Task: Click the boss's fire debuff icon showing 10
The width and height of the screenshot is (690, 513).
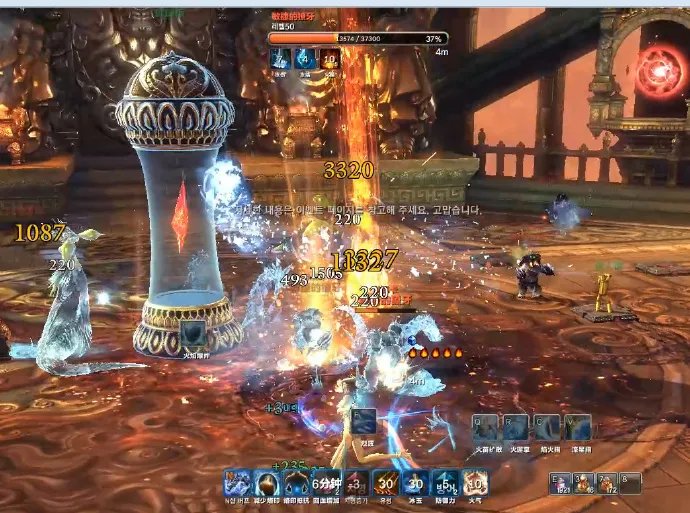Action: [330, 58]
